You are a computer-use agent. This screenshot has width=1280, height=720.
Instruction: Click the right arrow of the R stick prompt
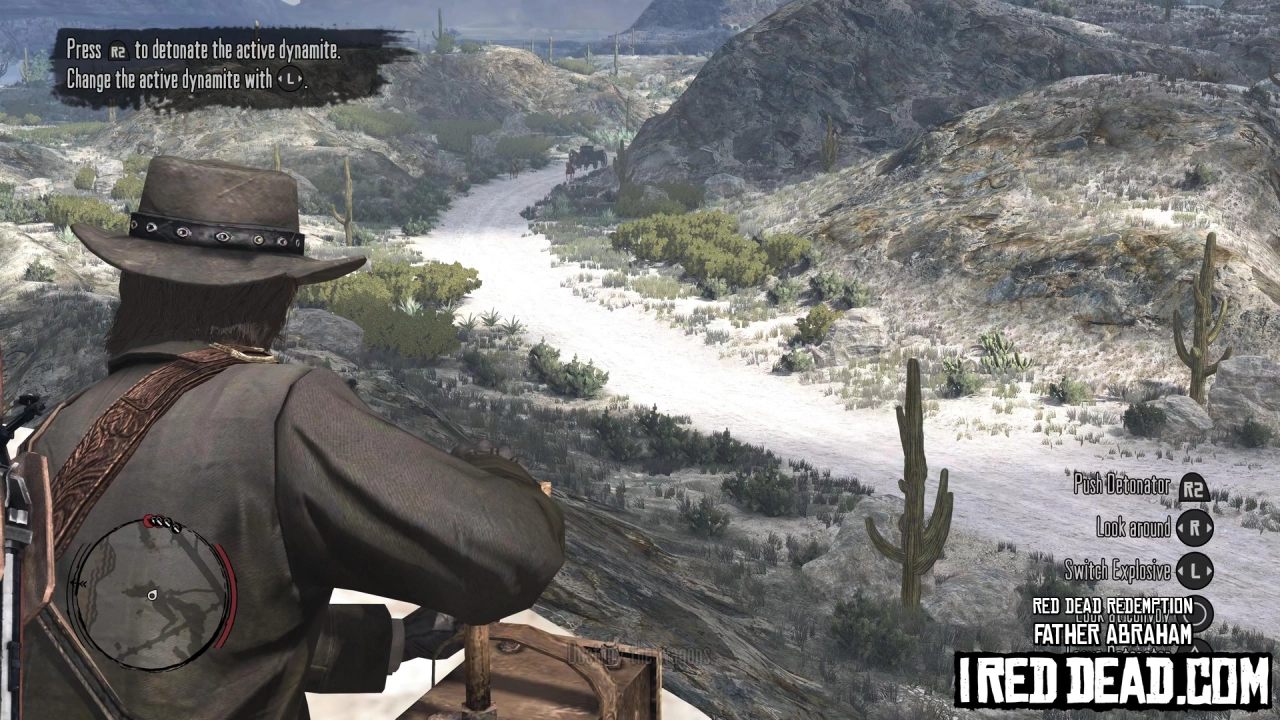pyautogui.click(x=1207, y=527)
